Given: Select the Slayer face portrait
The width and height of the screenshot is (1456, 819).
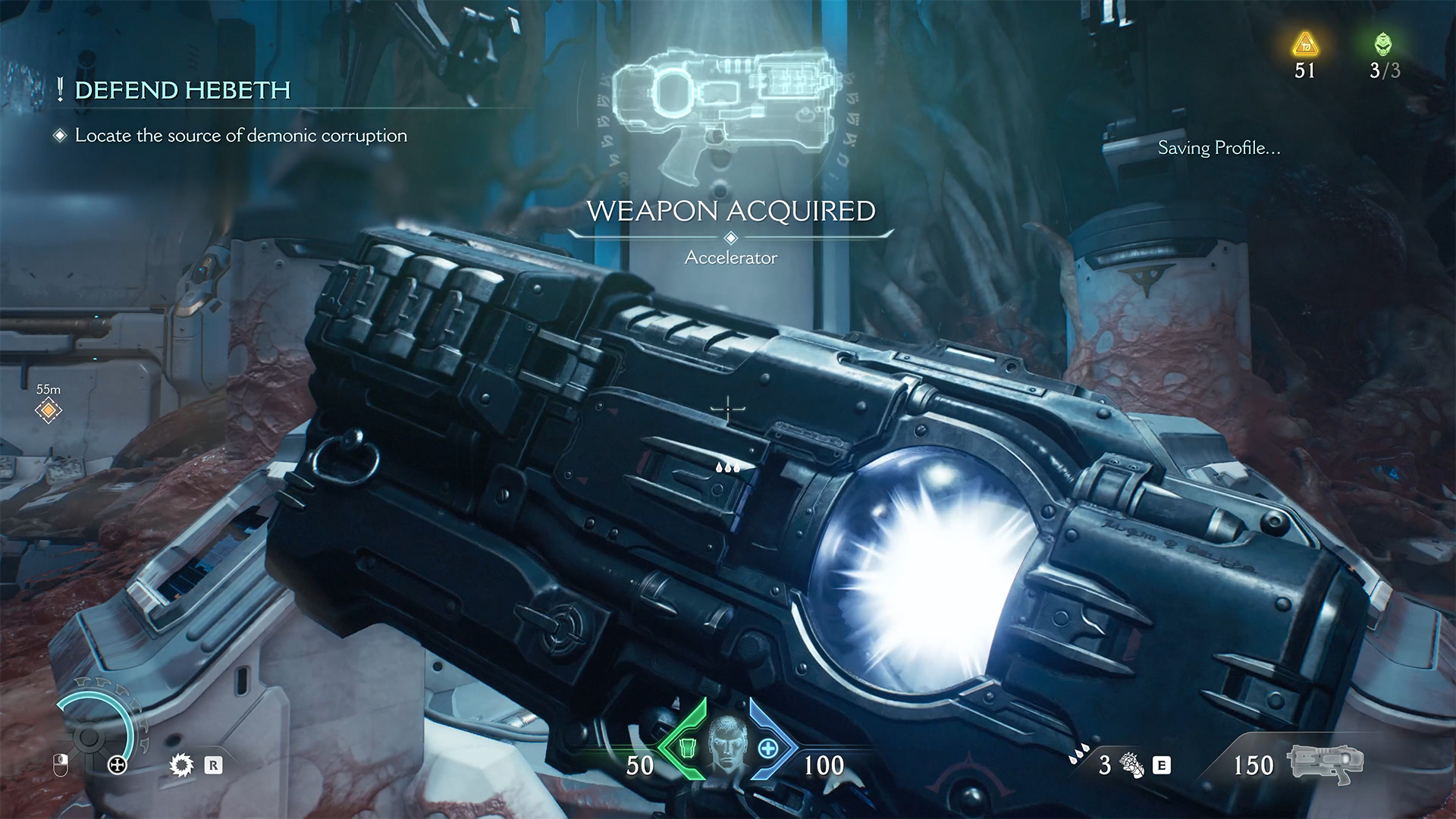Looking at the screenshot, I should [x=727, y=743].
